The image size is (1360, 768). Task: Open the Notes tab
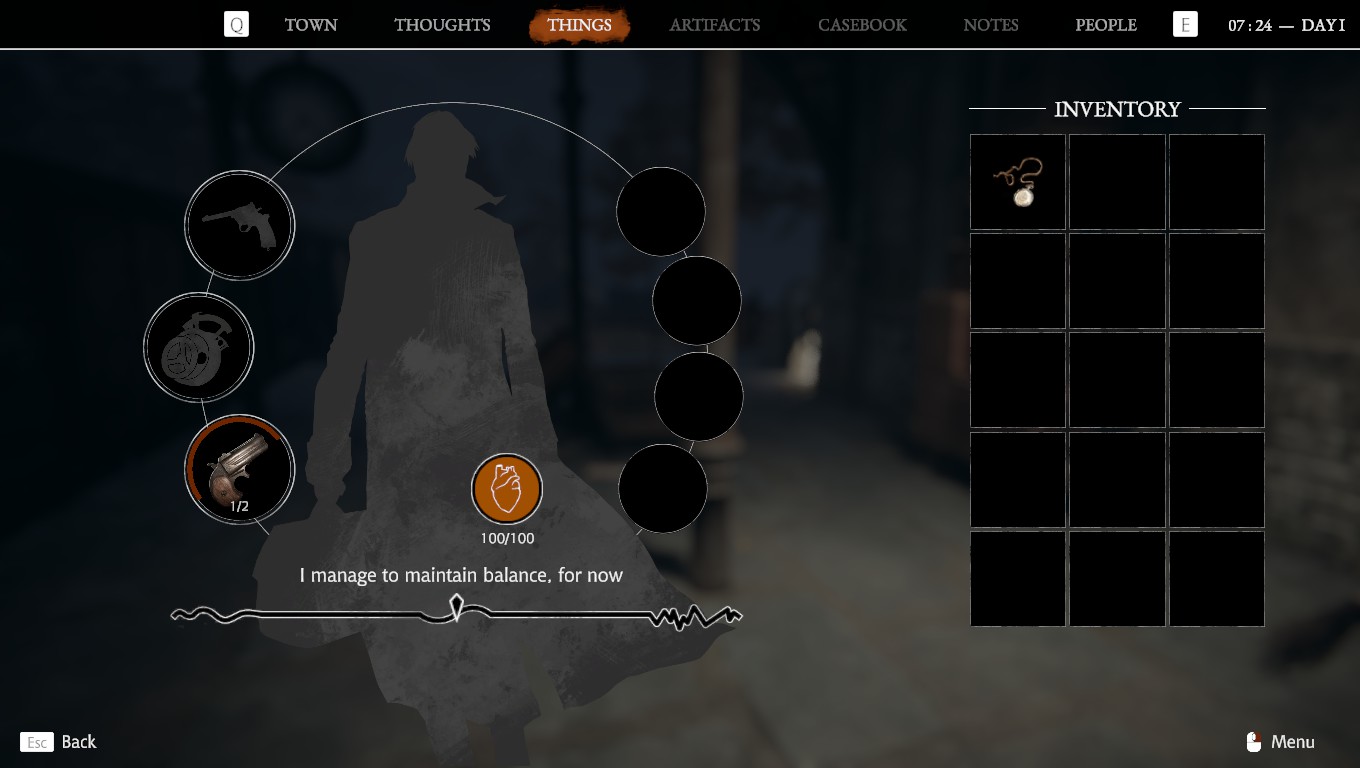click(991, 25)
